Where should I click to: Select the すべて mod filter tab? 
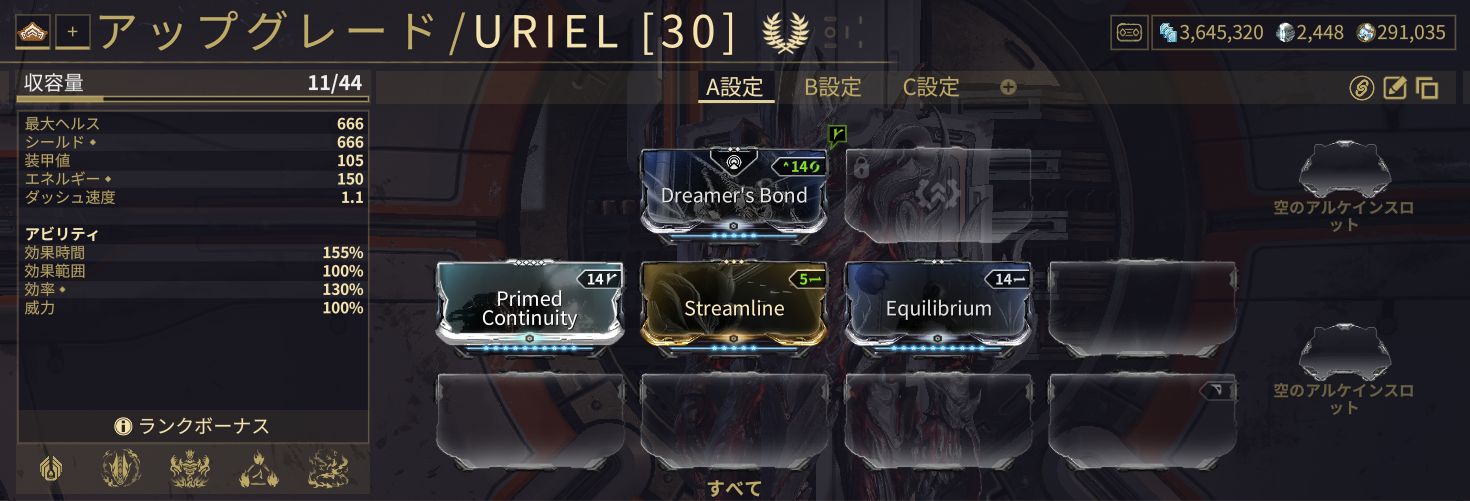point(735,489)
